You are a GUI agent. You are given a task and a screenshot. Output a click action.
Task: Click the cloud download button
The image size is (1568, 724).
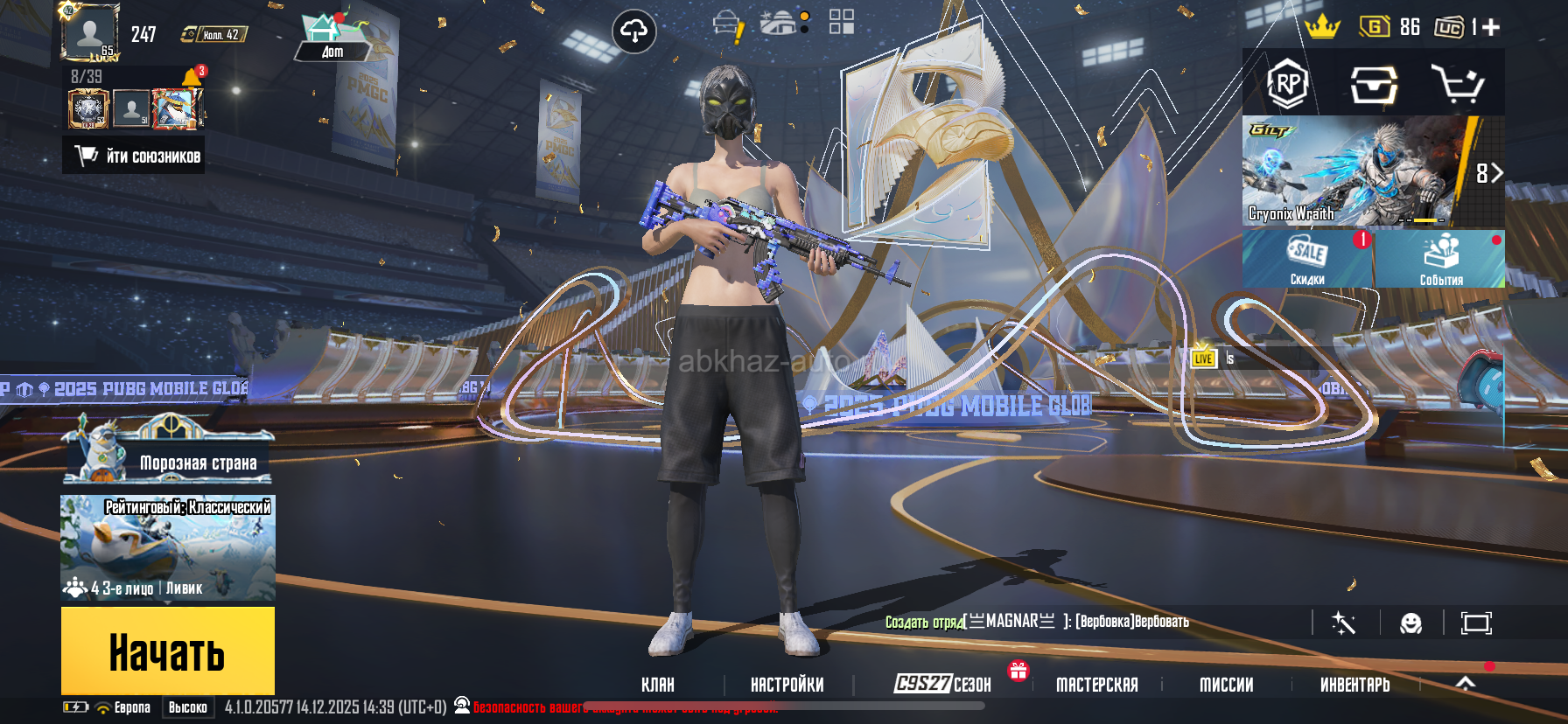coord(633,32)
